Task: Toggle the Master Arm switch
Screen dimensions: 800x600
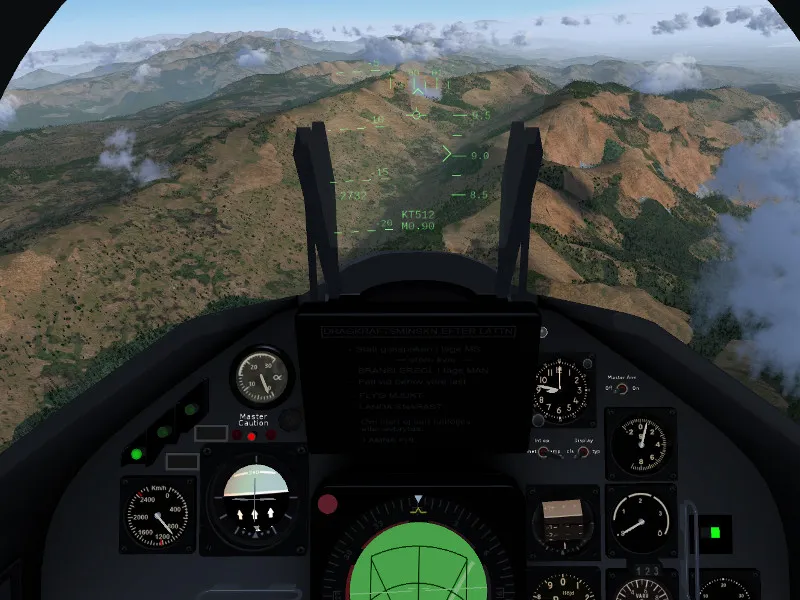Action: (622, 389)
